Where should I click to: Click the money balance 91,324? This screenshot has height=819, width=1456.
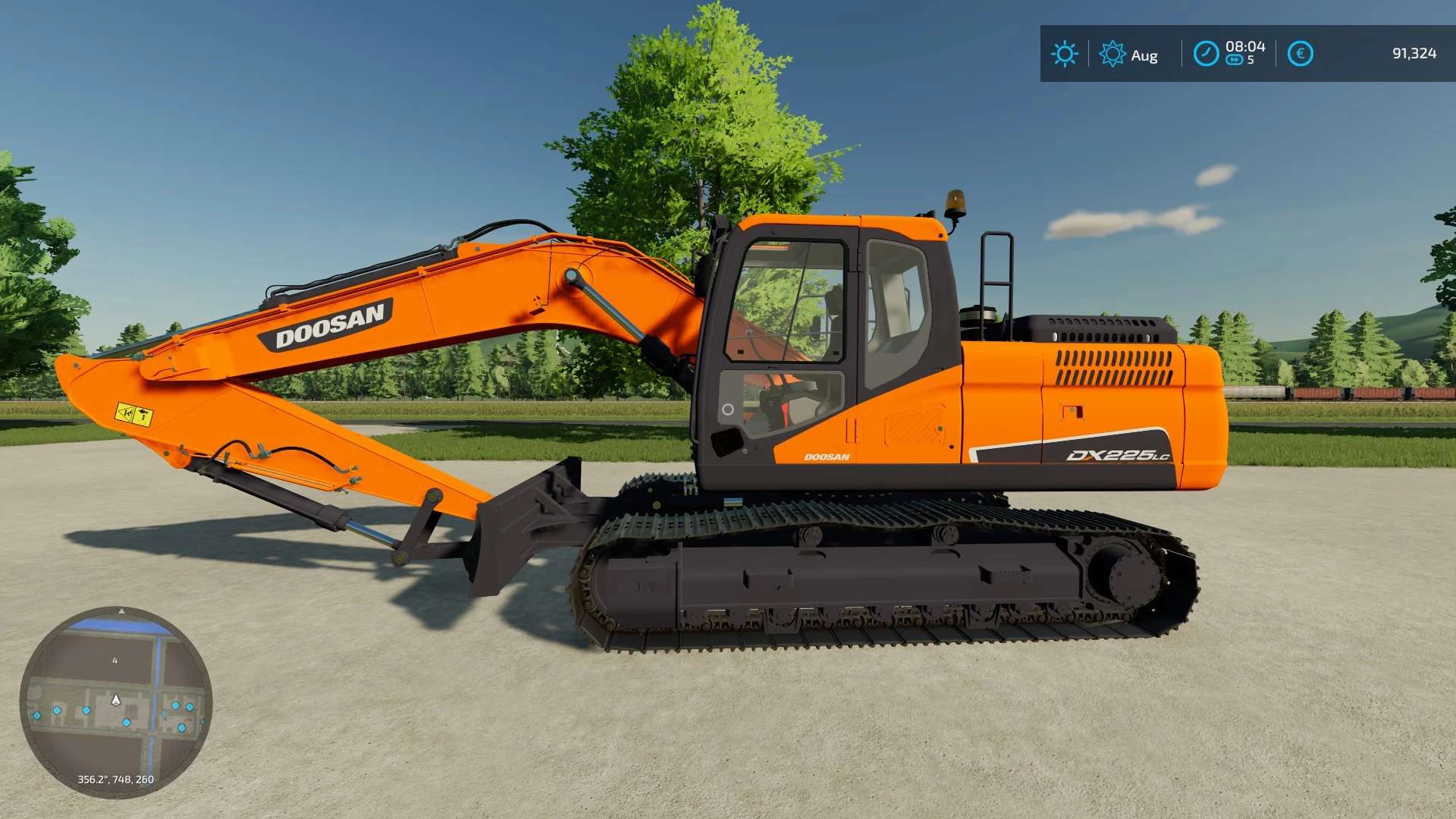coord(1415,55)
